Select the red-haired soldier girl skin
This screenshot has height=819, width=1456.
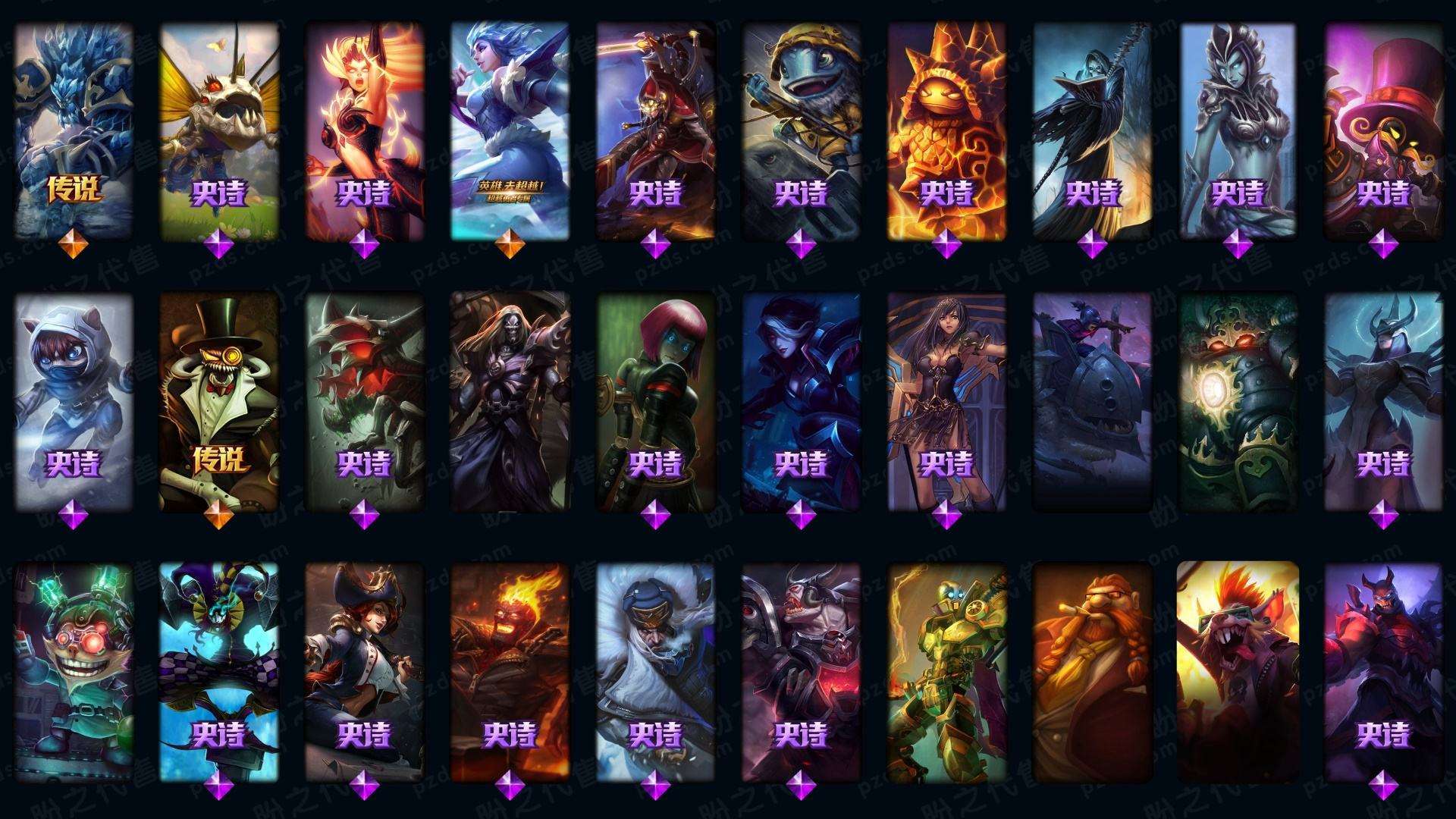[x=656, y=400]
